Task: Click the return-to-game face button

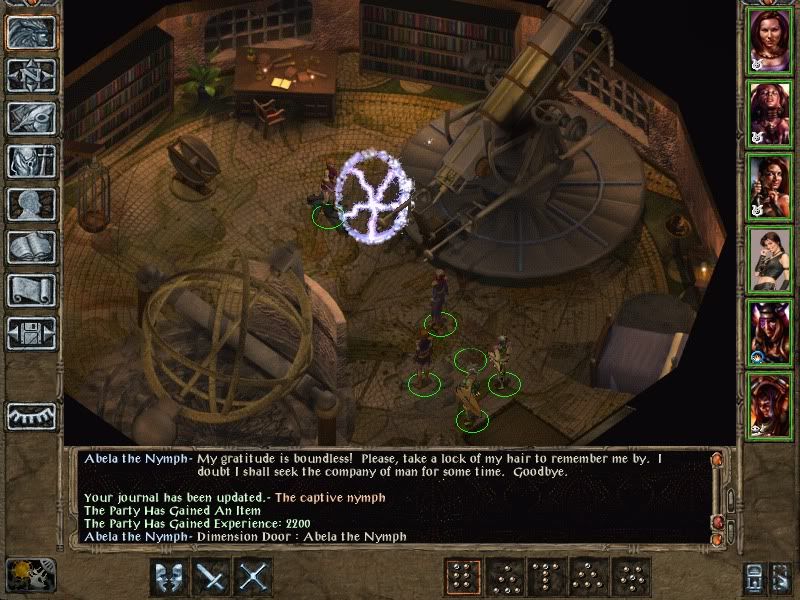Action: (x=31, y=32)
